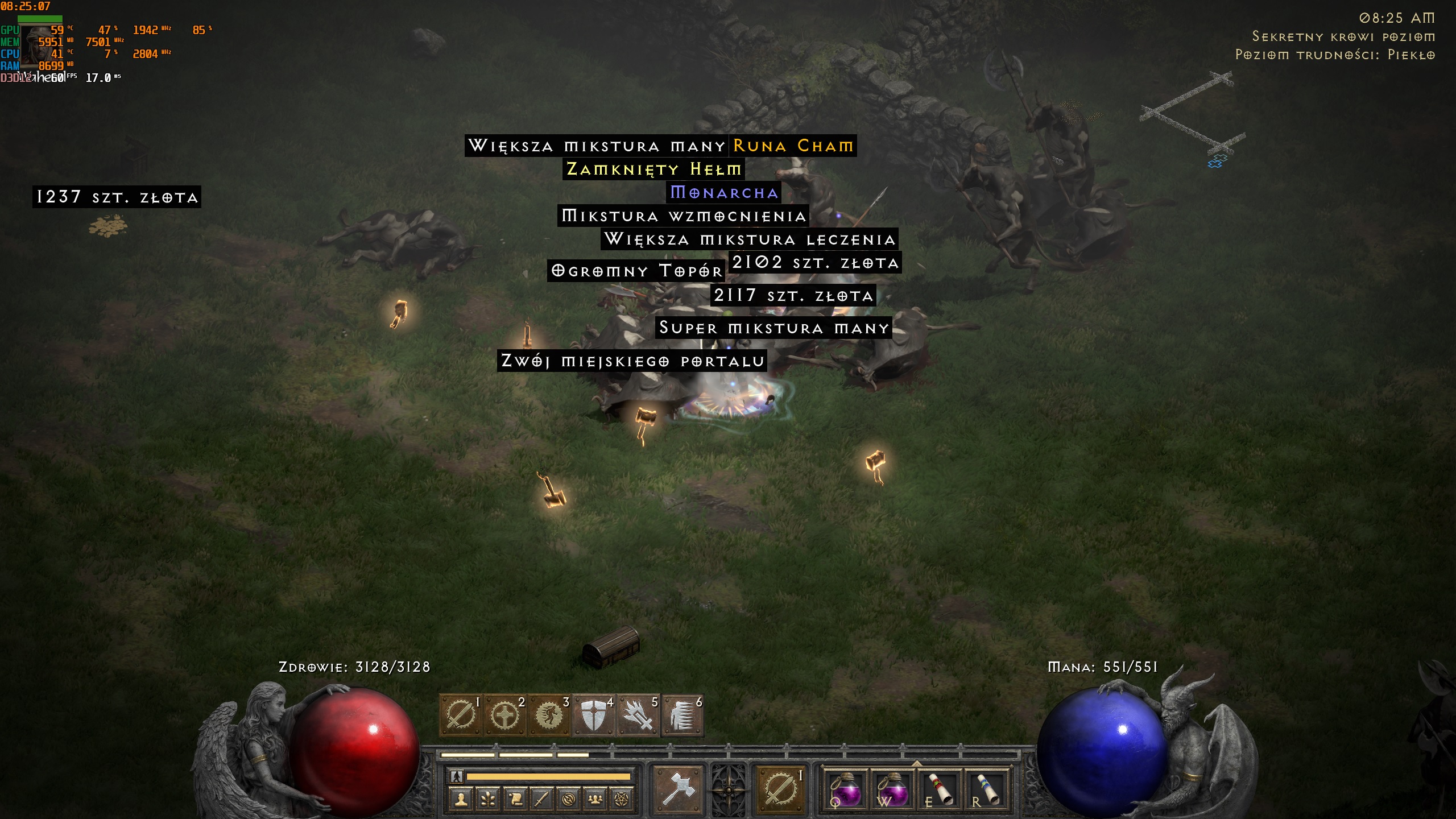This screenshot has width=1456, height=819.
Task: Open the quest log scroll button
Action: [515, 799]
